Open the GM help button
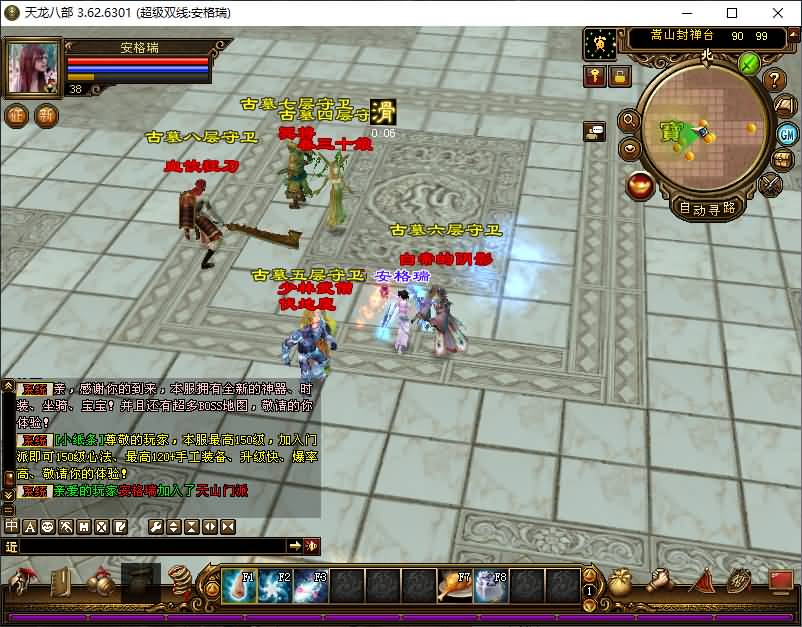802x627 pixels. [x=786, y=133]
